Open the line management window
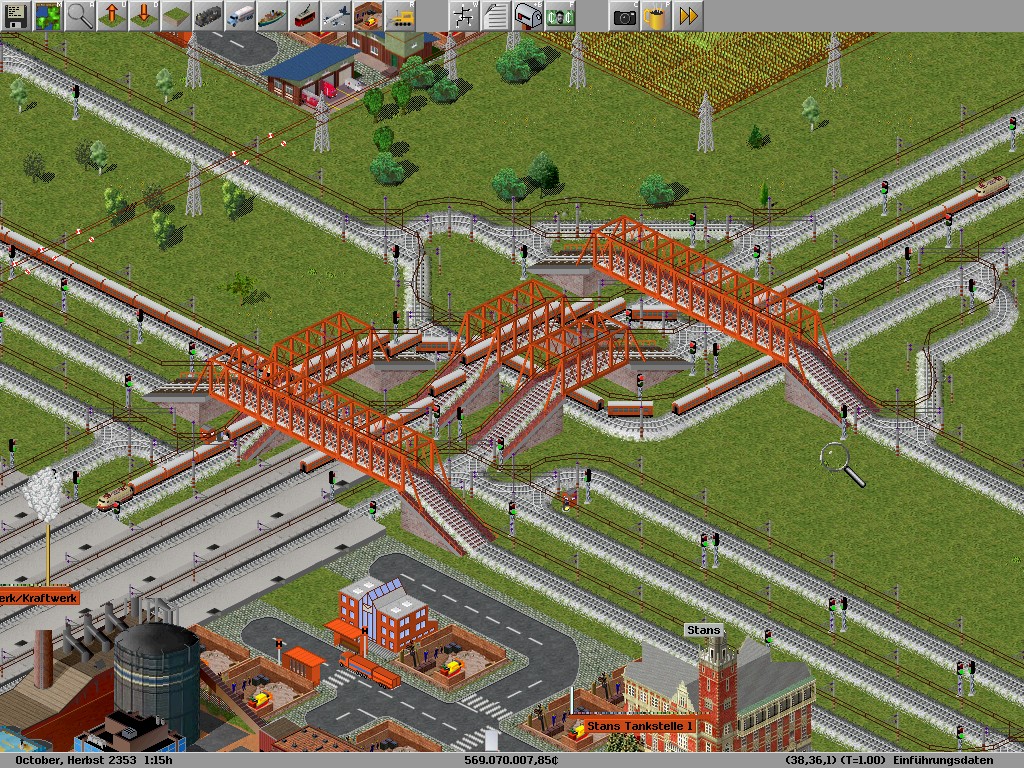The width and height of the screenshot is (1024, 768). coord(463,15)
